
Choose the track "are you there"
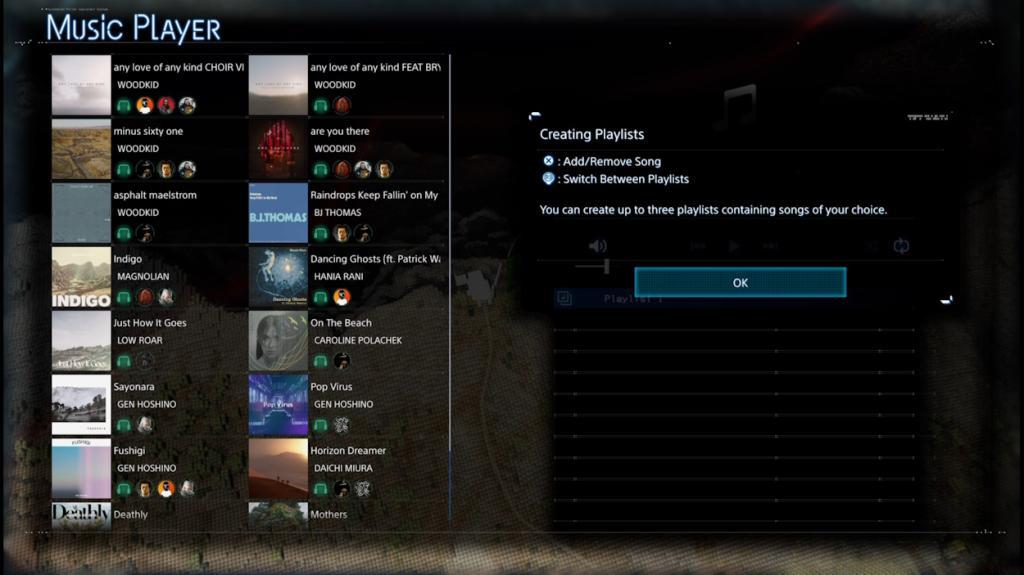[340, 132]
